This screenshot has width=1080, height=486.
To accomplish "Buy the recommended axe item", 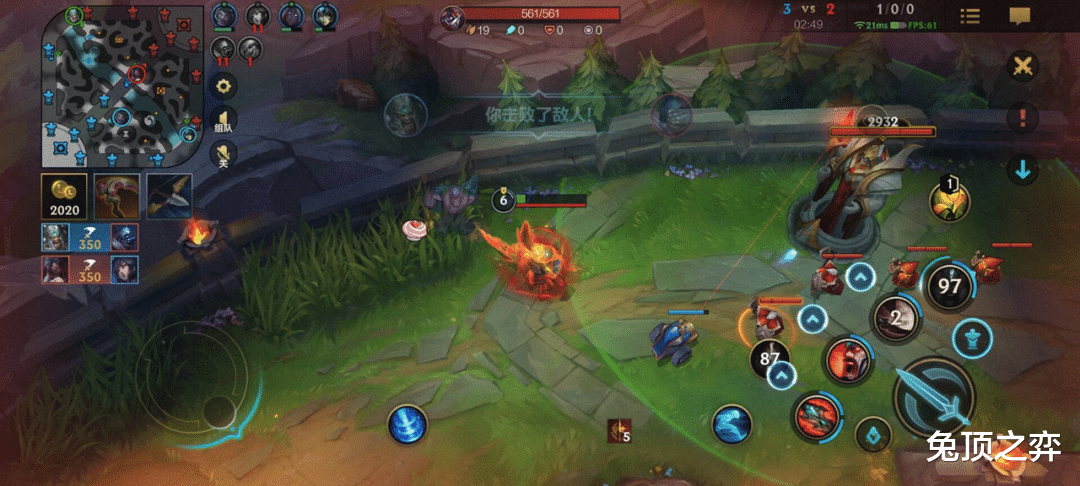I will tap(168, 196).
